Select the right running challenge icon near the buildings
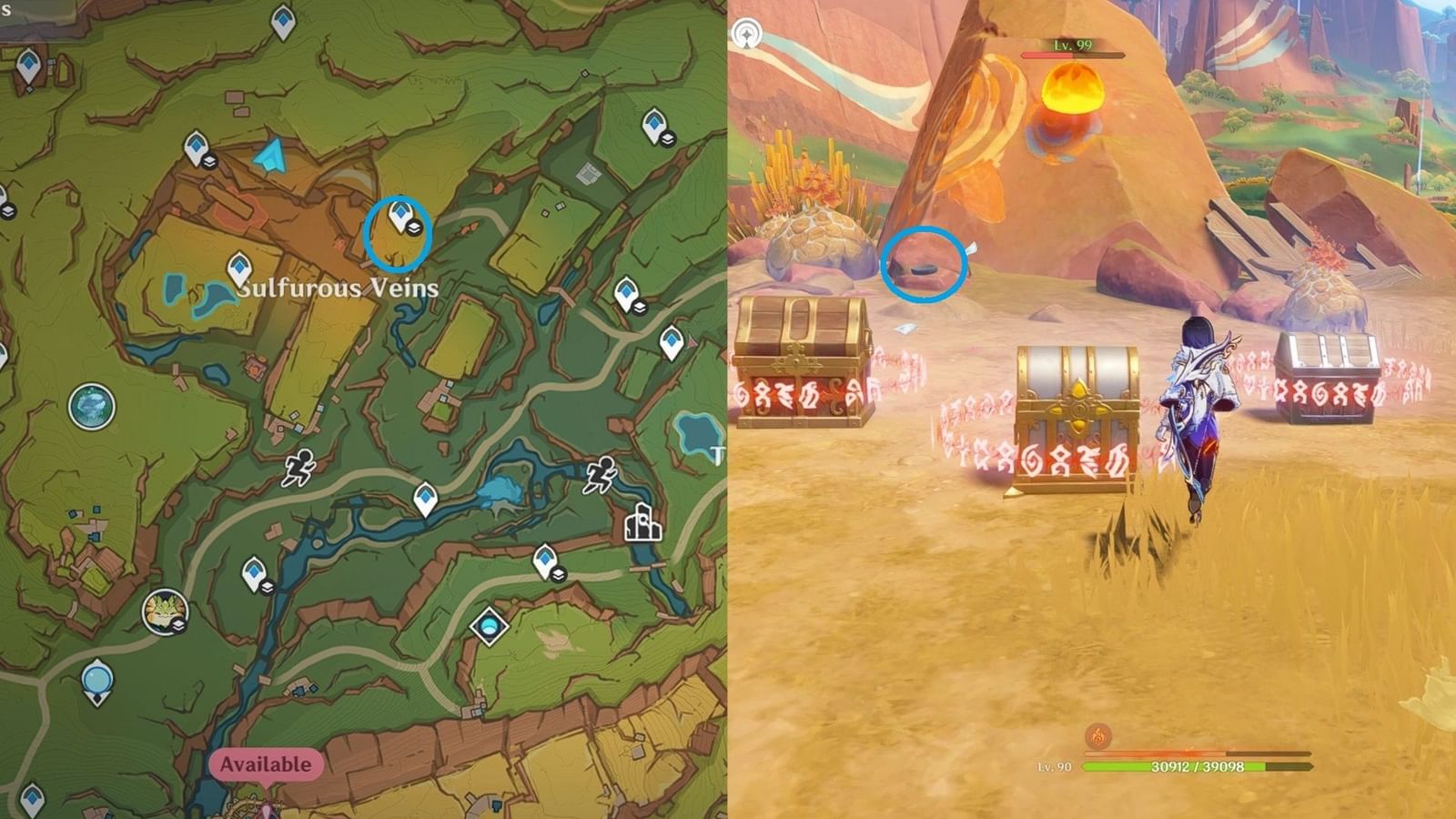The height and width of the screenshot is (819, 1456). point(602,475)
